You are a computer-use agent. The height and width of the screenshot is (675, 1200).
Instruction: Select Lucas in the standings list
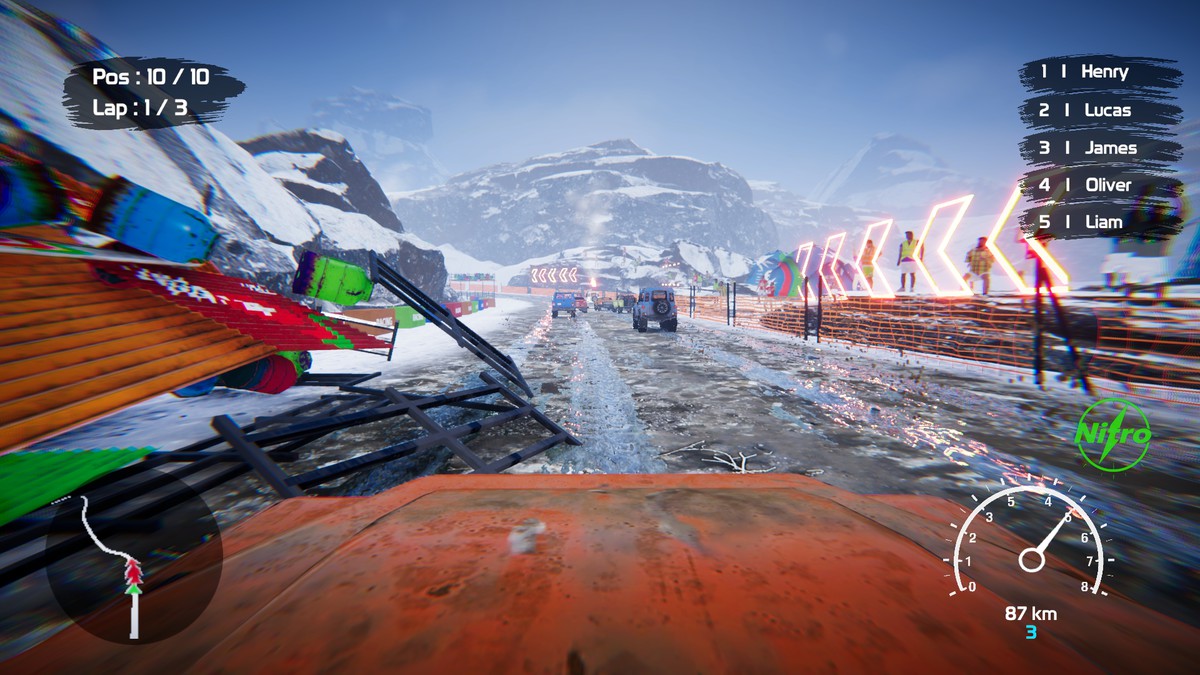pos(1099,110)
